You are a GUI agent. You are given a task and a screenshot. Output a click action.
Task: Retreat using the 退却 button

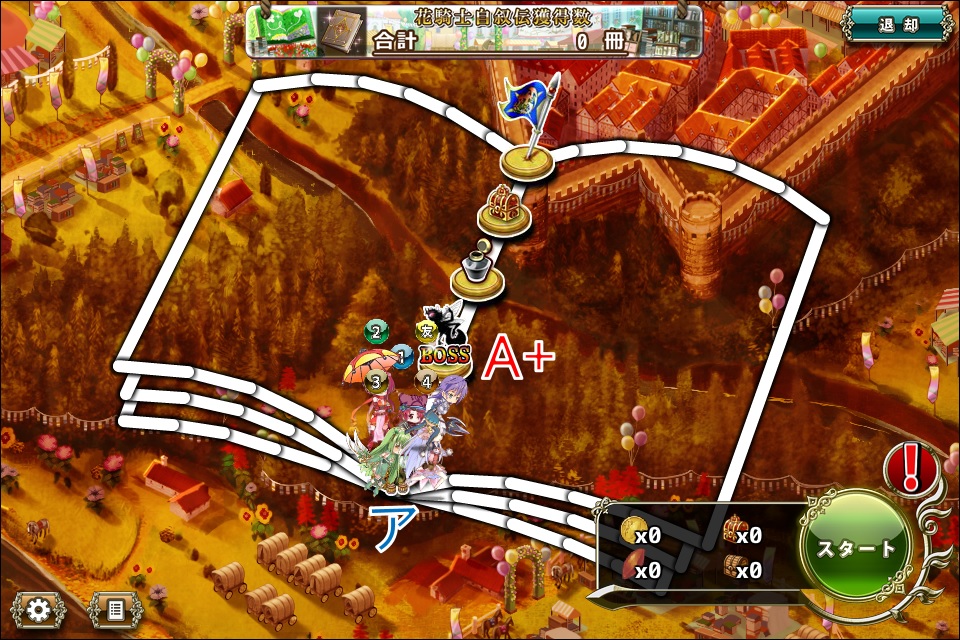coord(896,24)
